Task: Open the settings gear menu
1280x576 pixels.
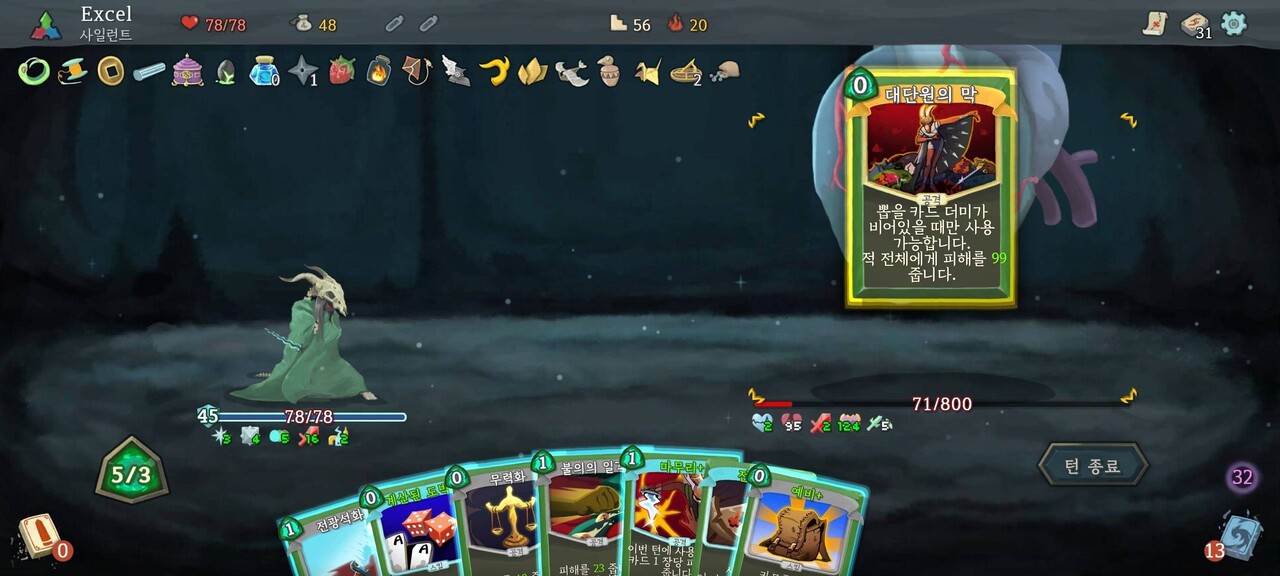Action: (x=1234, y=23)
